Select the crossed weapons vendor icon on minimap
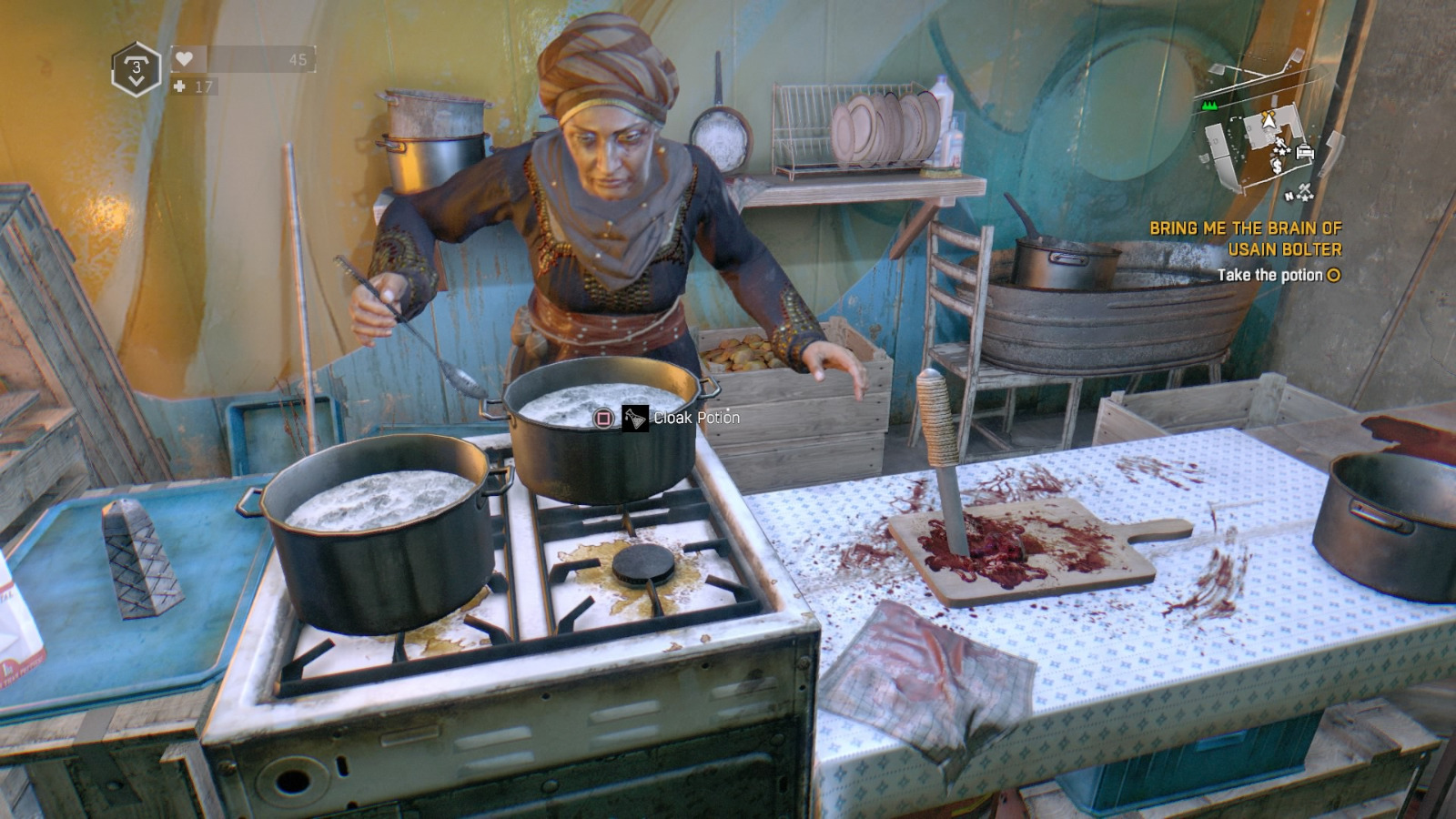1456x819 pixels. [x=1306, y=188]
